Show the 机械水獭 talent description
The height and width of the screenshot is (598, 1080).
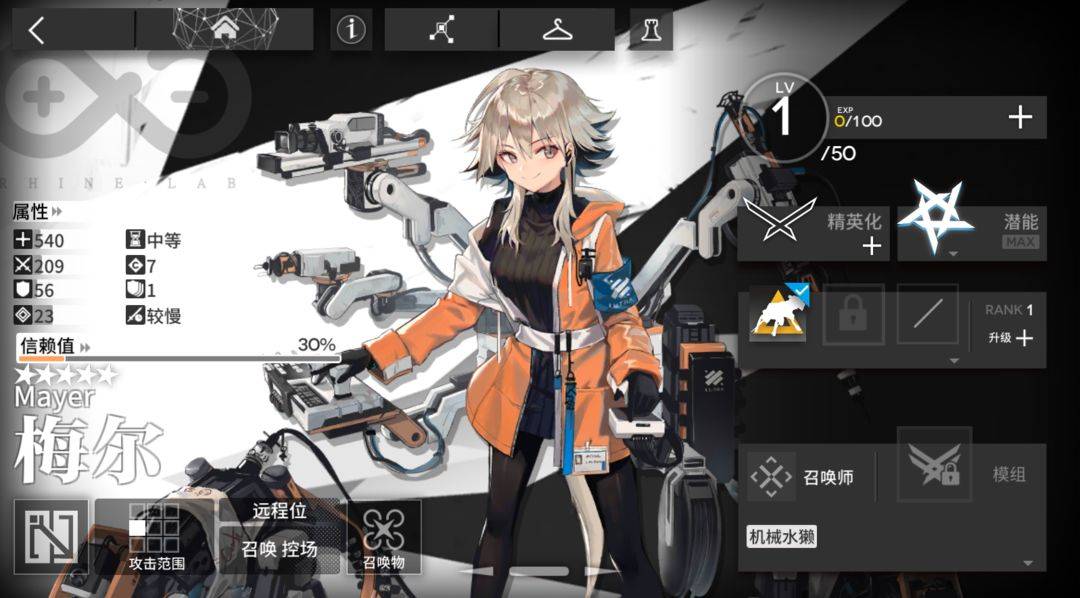point(782,537)
